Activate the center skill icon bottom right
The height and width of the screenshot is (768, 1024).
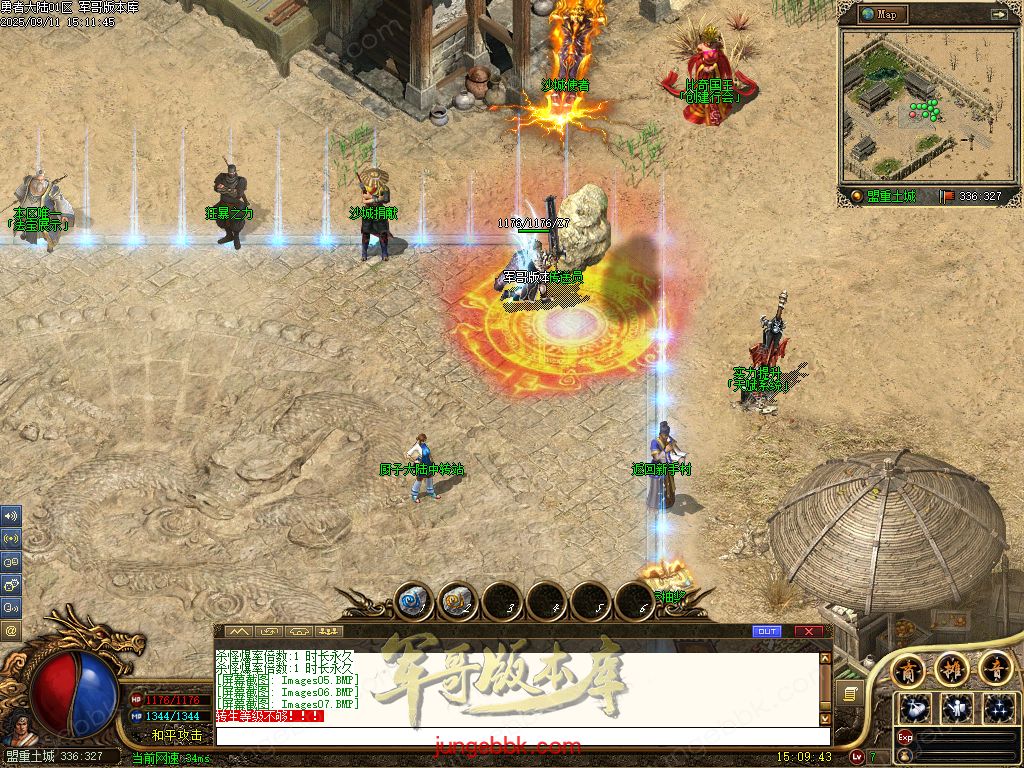pos(957,708)
